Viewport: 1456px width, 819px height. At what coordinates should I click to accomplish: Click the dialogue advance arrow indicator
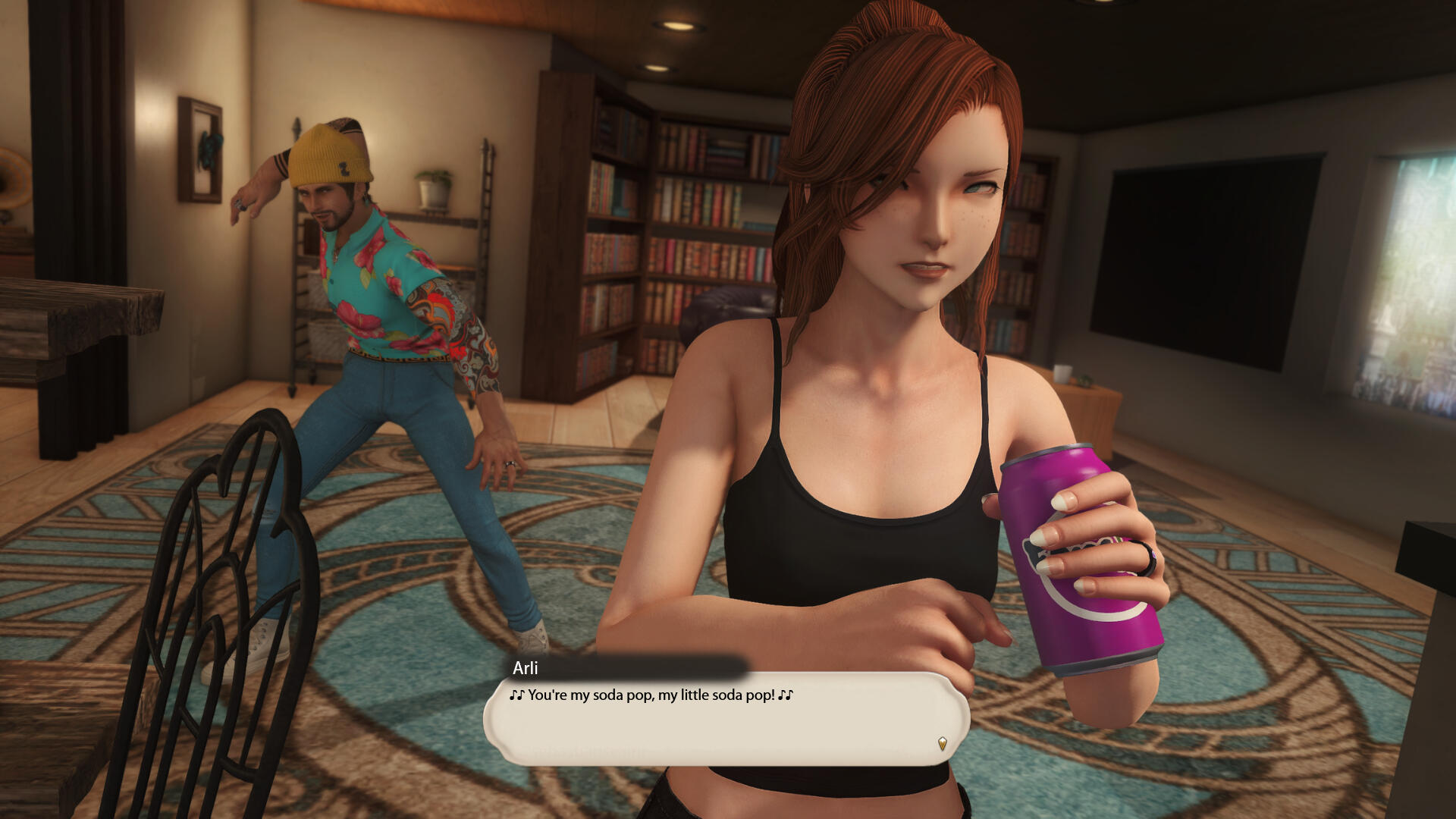tap(942, 743)
